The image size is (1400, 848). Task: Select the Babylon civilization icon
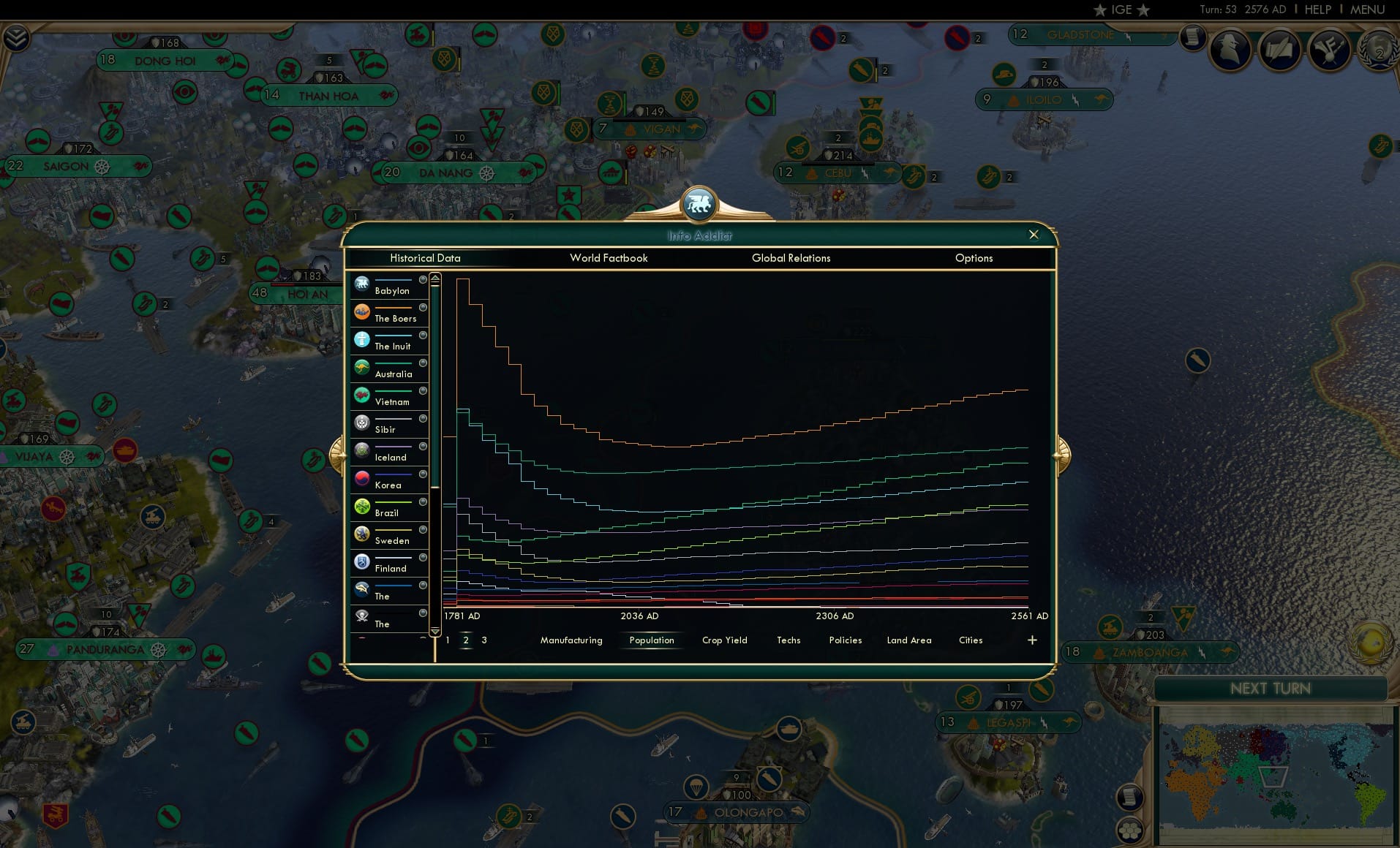363,282
